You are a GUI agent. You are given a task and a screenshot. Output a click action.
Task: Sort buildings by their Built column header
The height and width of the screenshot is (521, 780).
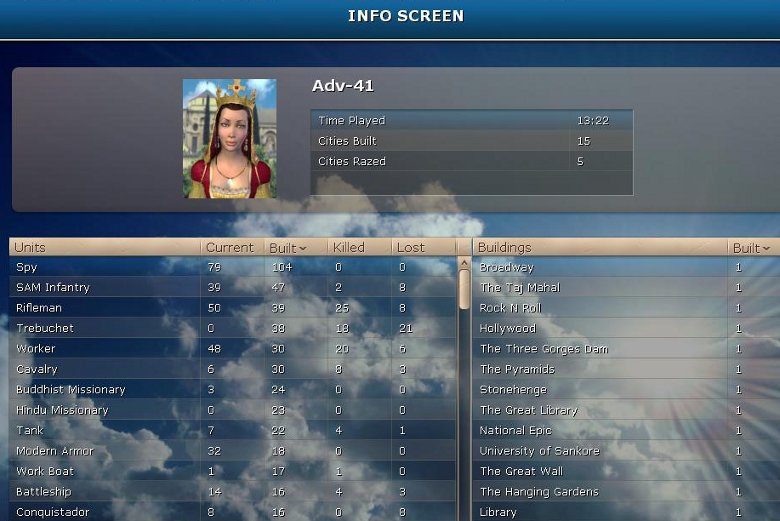[751, 247]
